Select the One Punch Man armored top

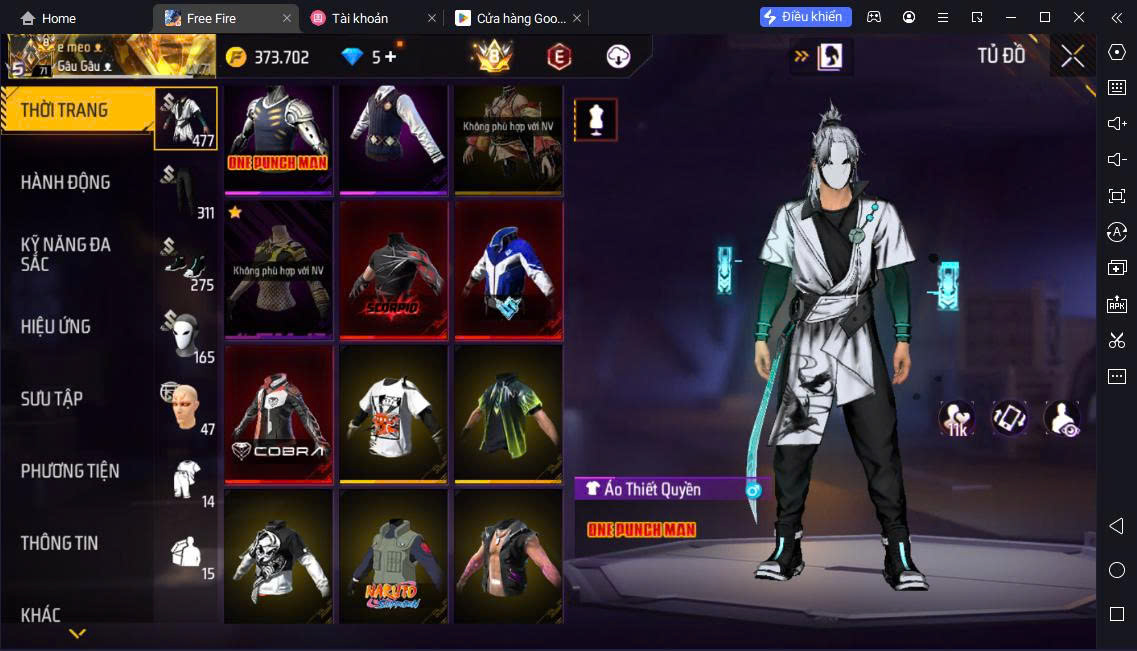278,138
